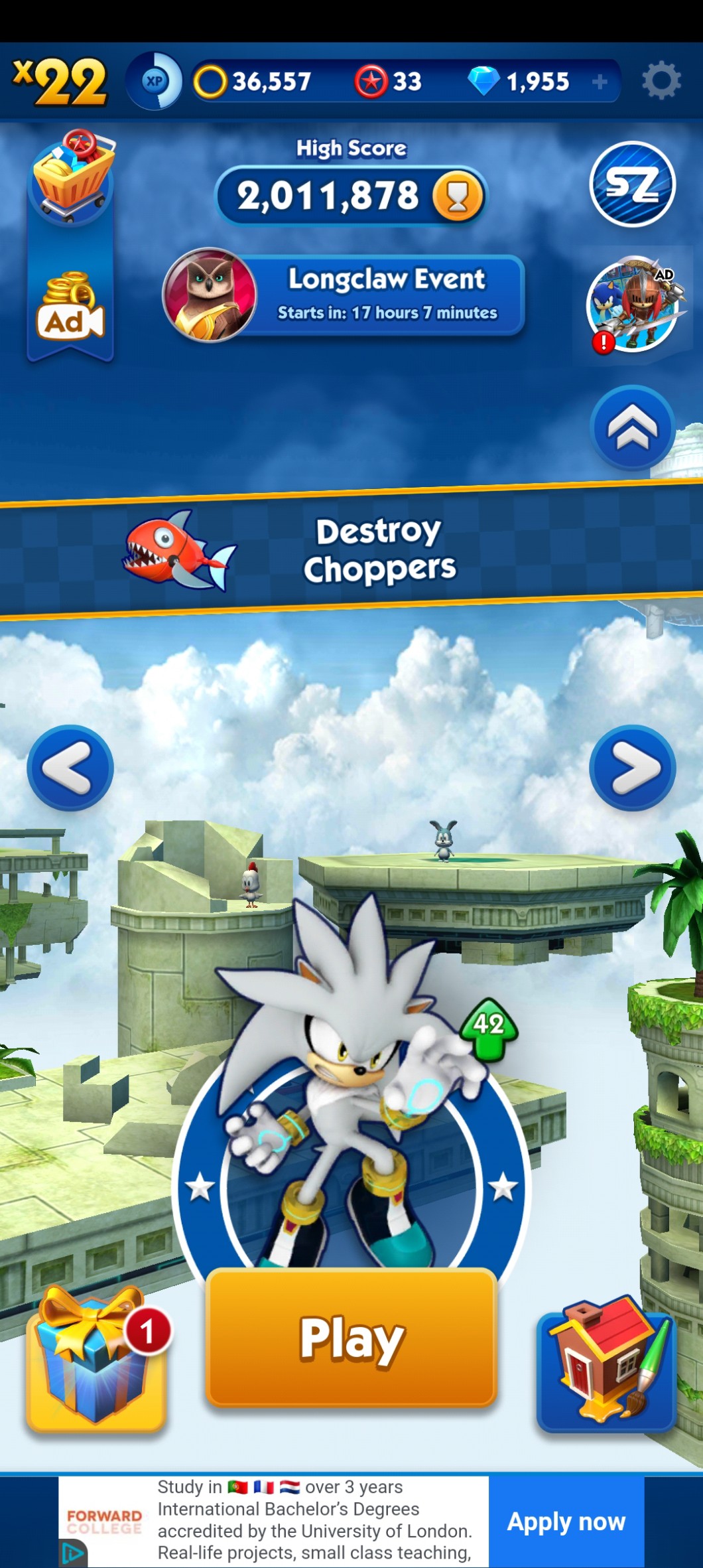This screenshot has height=1568, width=703.
Task: Open the XP progress circle
Action: [x=155, y=81]
